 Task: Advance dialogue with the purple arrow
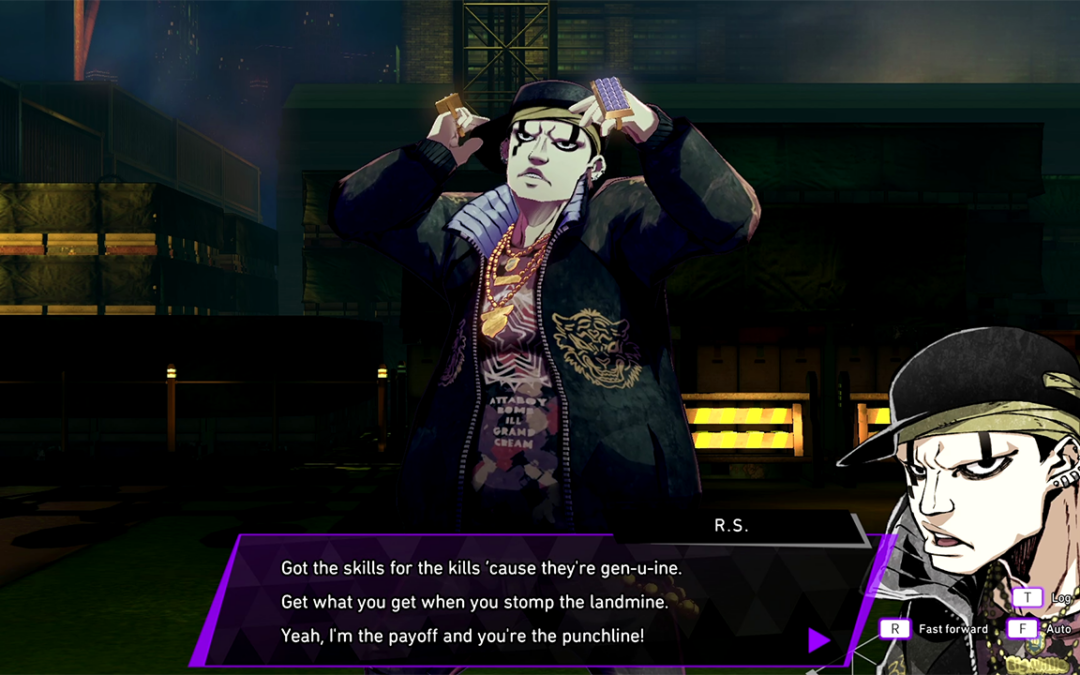(x=818, y=640)
